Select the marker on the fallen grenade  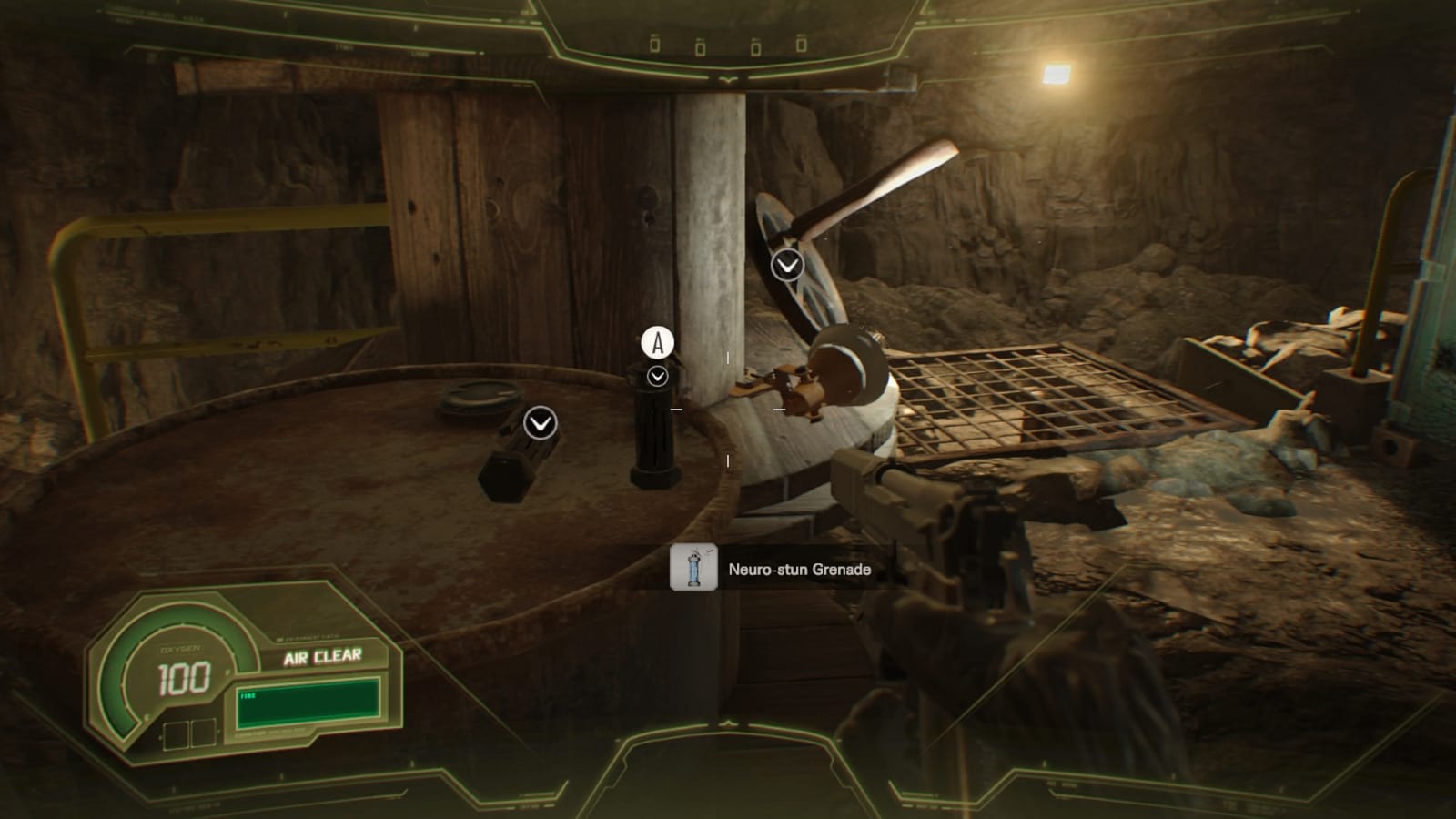541,422
